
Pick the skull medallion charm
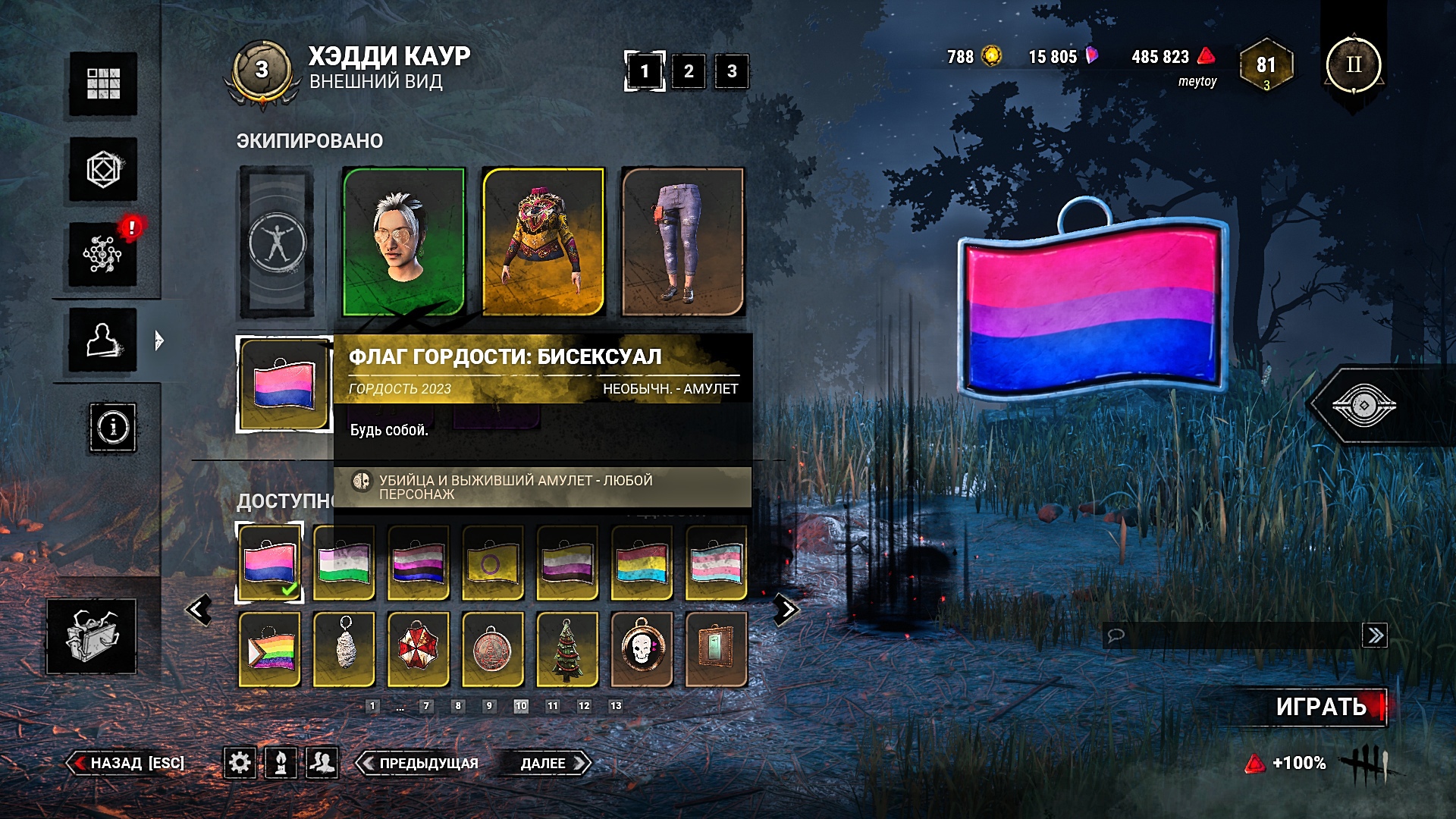click(642, 650)
